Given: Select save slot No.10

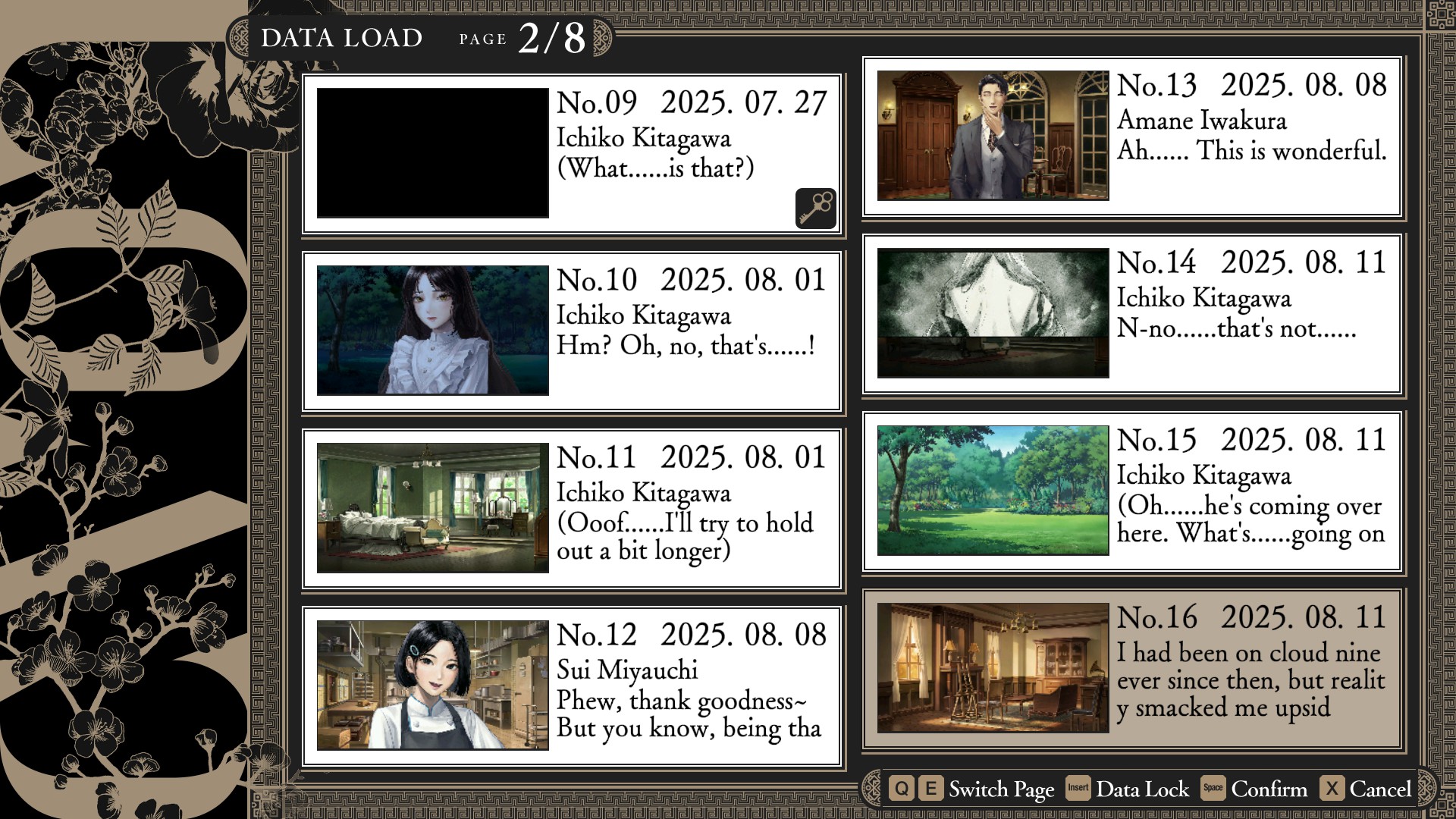Looking at the screenshot, I should (x=571, y=331).
